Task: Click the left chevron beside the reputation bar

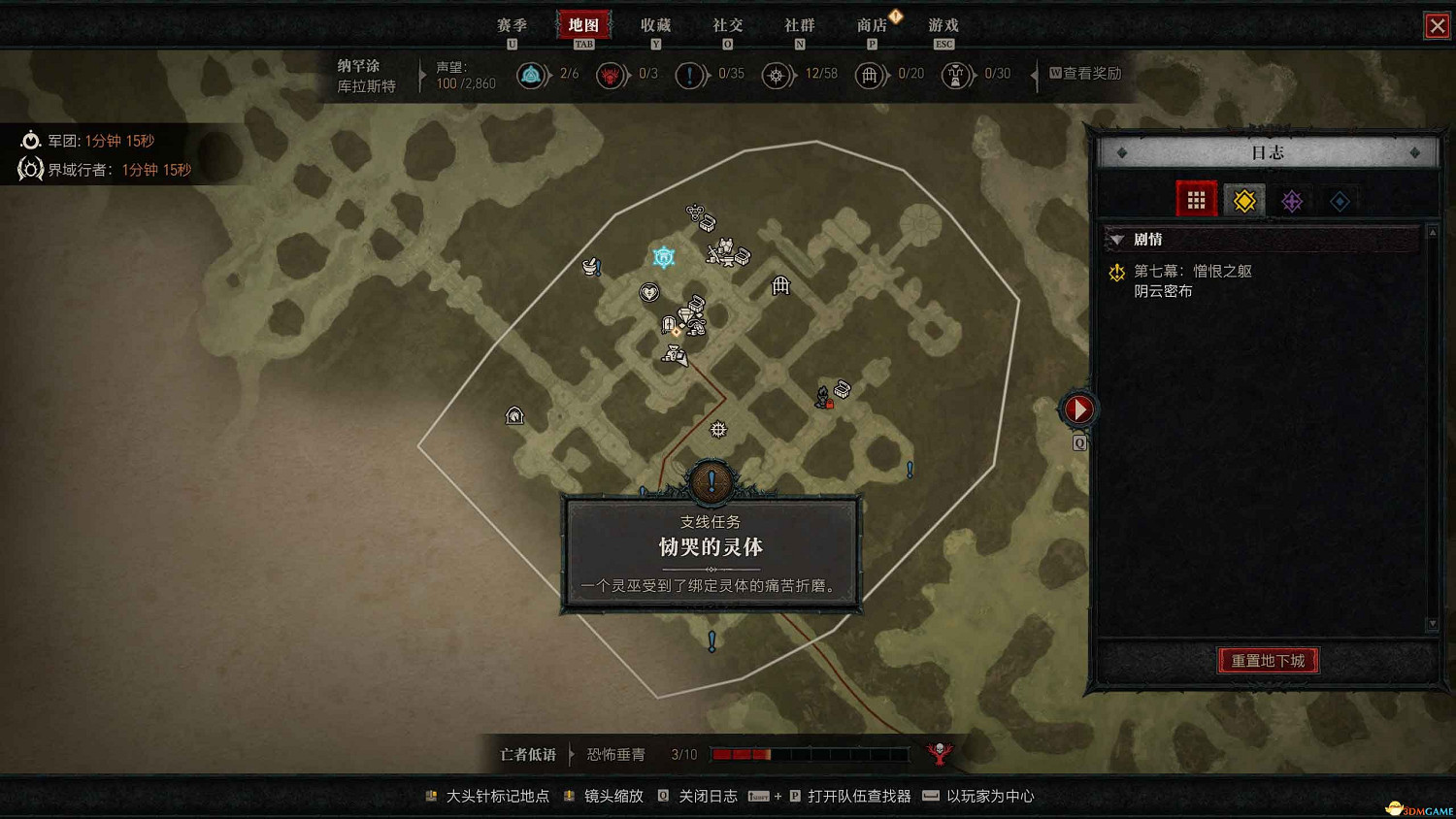Action: tap(422, 75)
